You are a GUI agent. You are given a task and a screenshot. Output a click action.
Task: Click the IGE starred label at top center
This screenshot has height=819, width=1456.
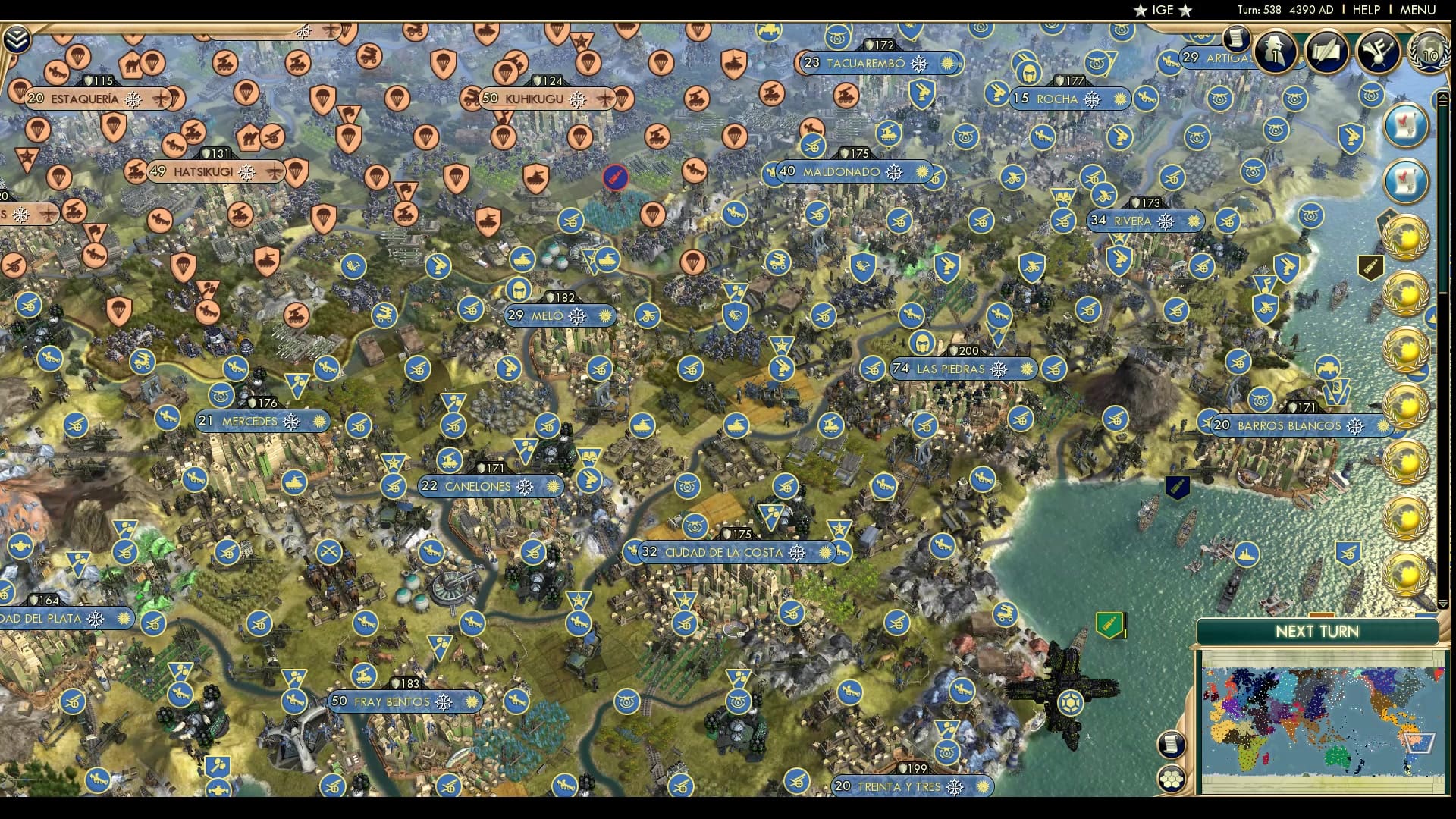[1164, 11]
